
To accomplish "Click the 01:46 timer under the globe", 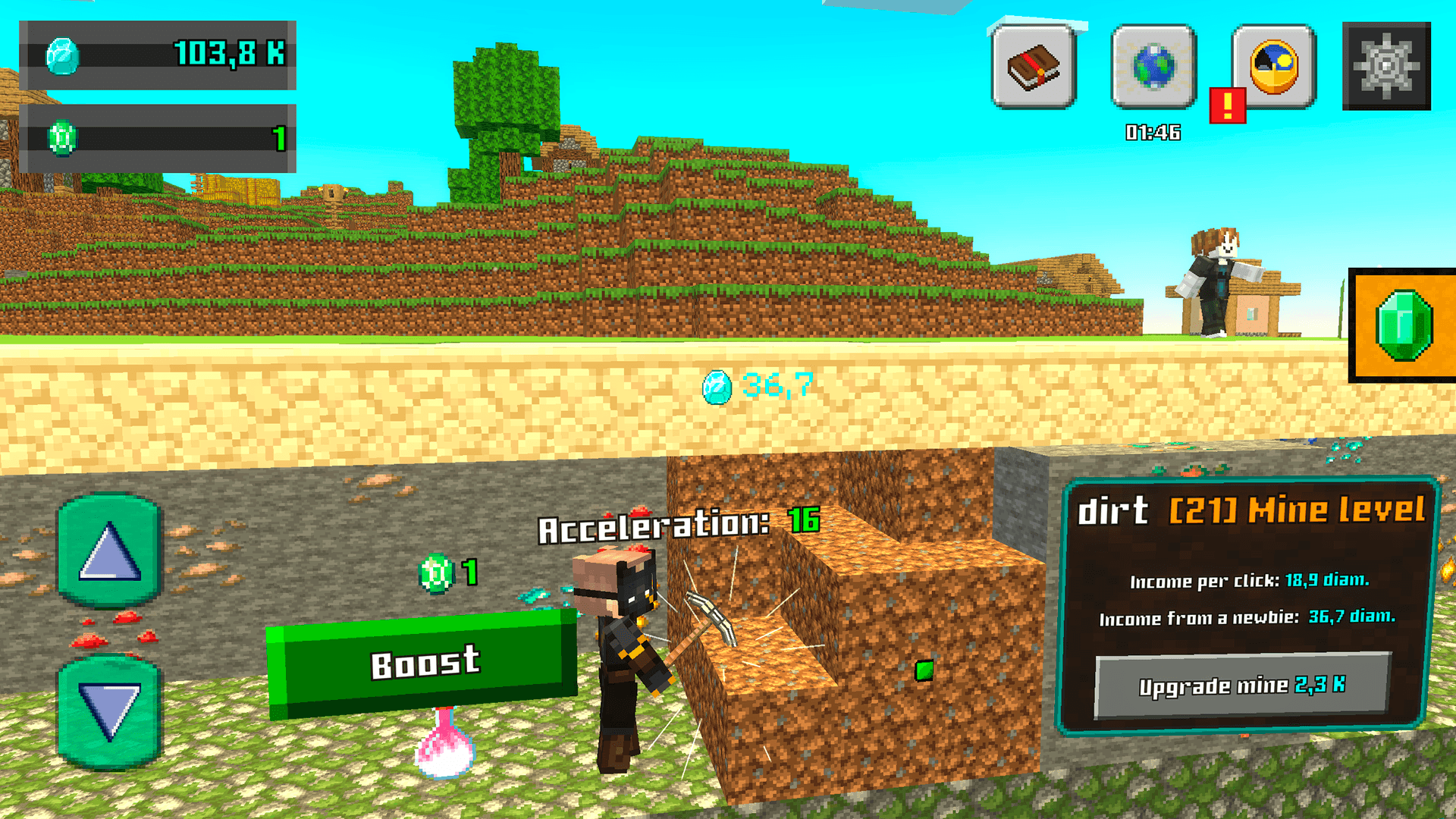I will coord(1151,131).
